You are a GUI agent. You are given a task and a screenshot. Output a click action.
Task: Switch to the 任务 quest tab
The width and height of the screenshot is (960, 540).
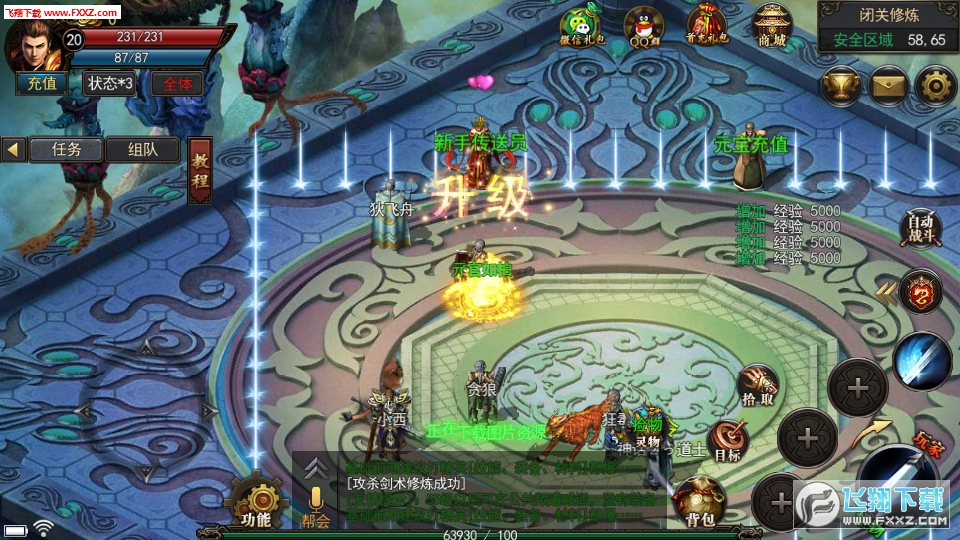(65, 150)
